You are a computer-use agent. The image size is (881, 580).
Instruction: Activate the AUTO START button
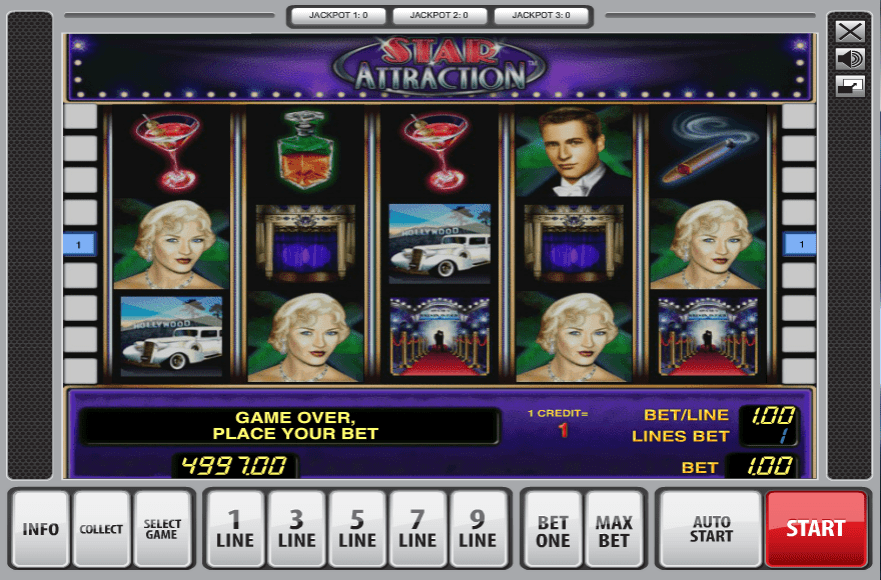coord(711,528)
